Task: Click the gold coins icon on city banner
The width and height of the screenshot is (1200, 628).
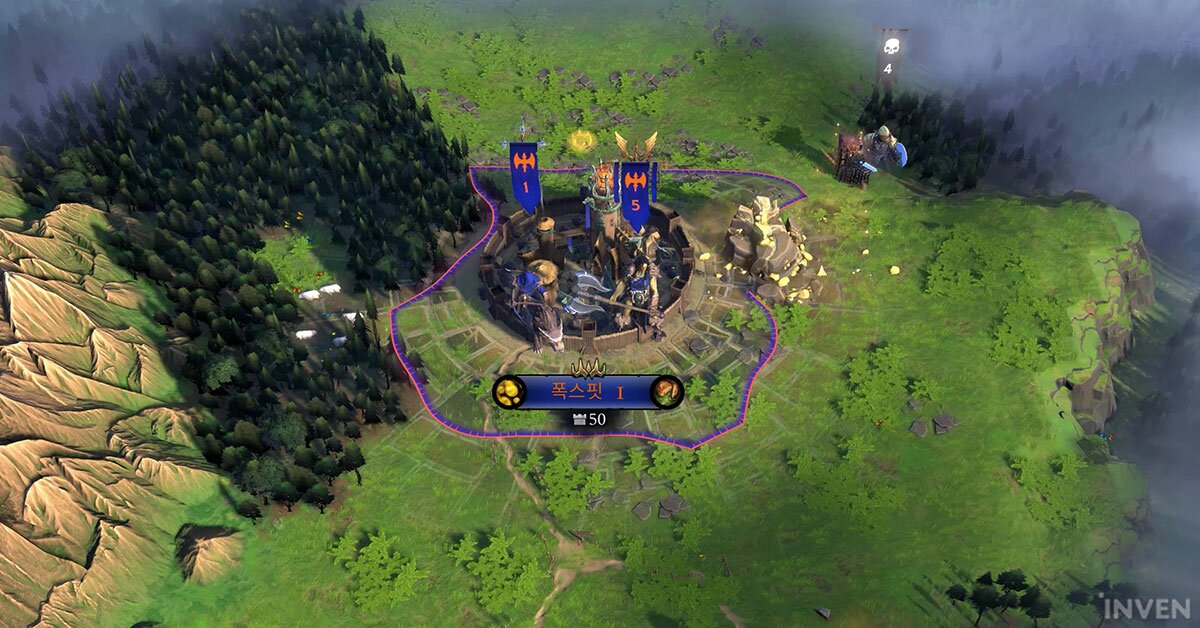Action: point(509,392)
